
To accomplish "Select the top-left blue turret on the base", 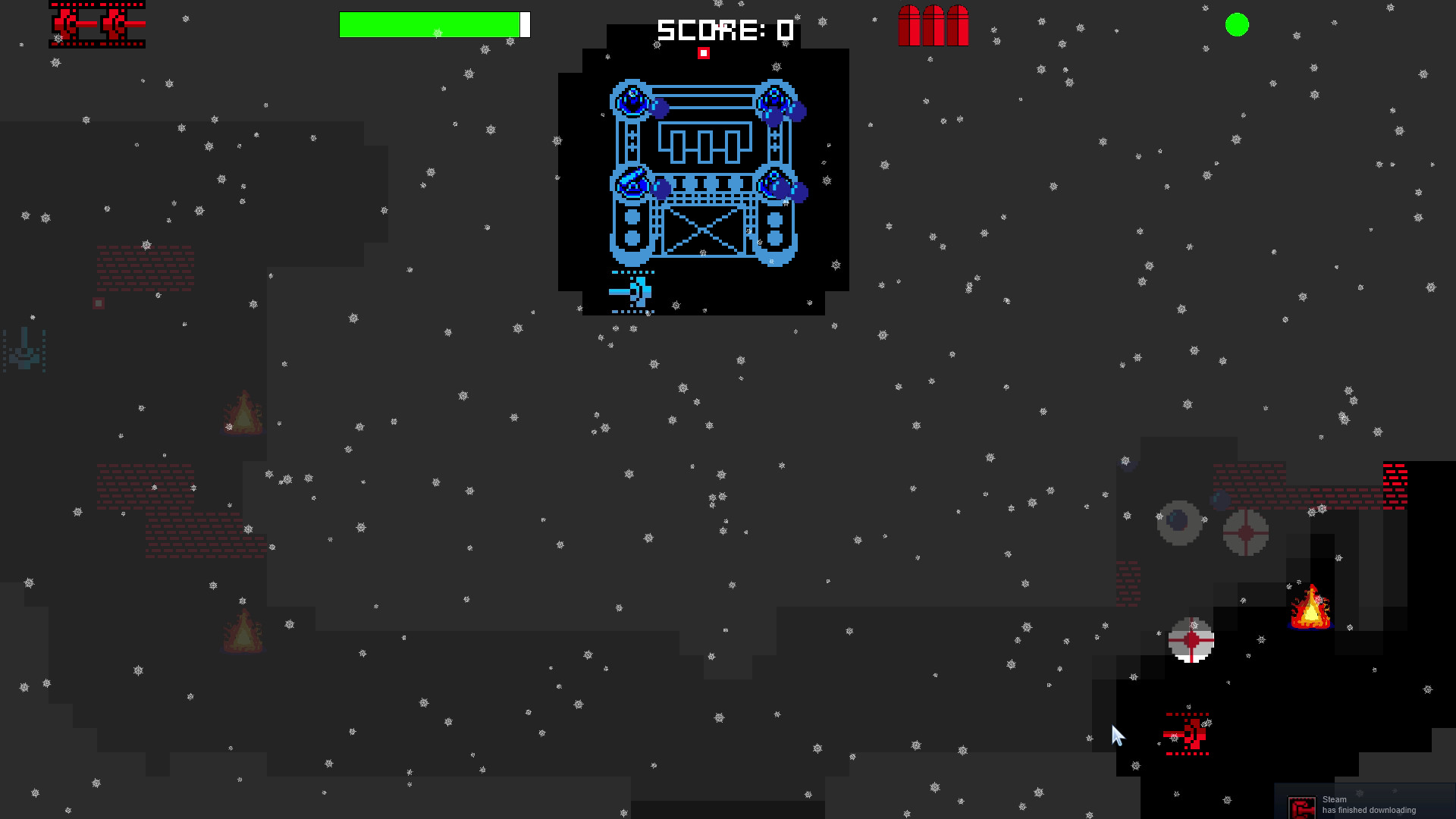I will coord(632,99).
